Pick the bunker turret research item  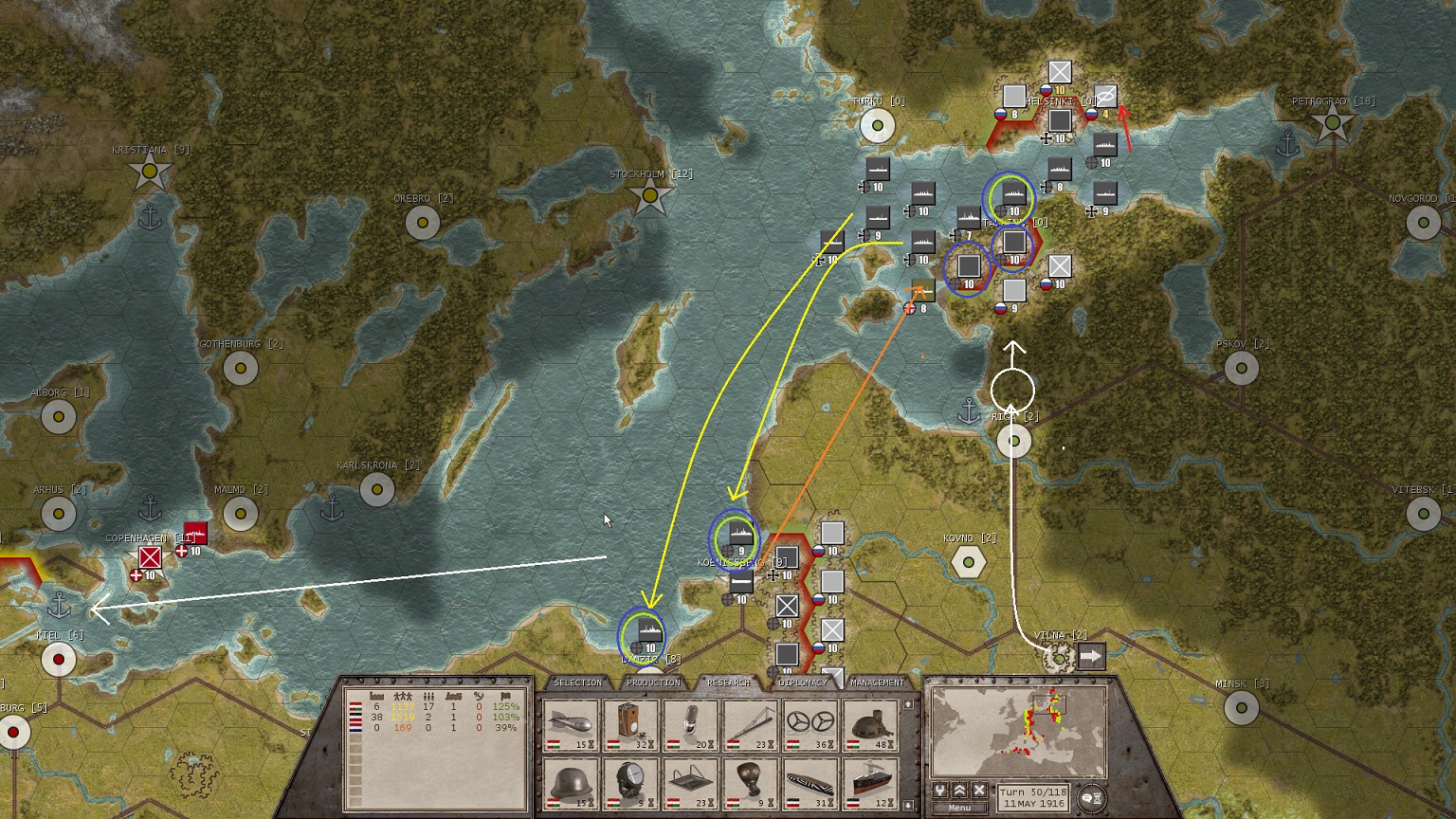pos(870,725)
